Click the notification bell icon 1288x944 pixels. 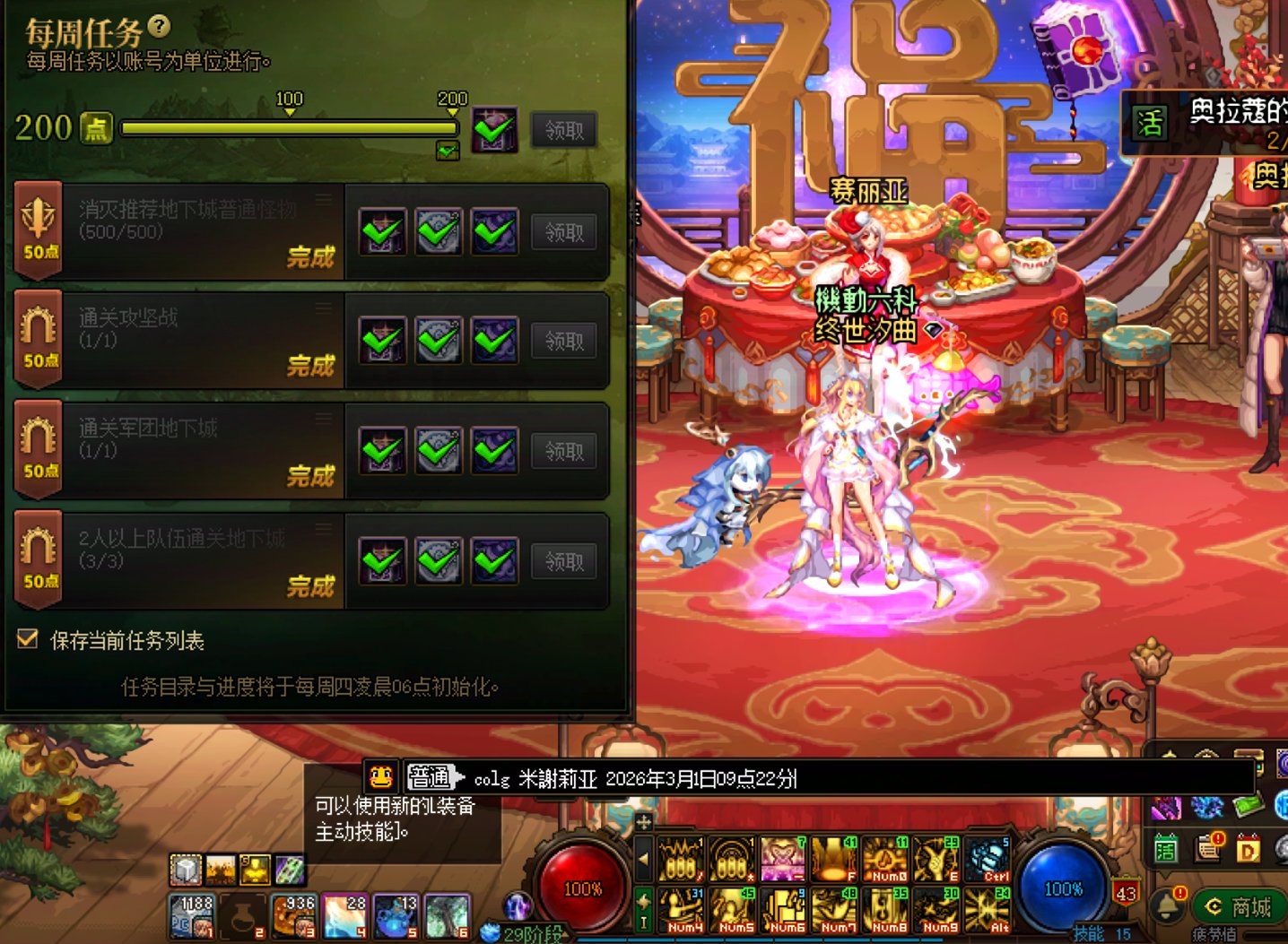pos(1168,906)
